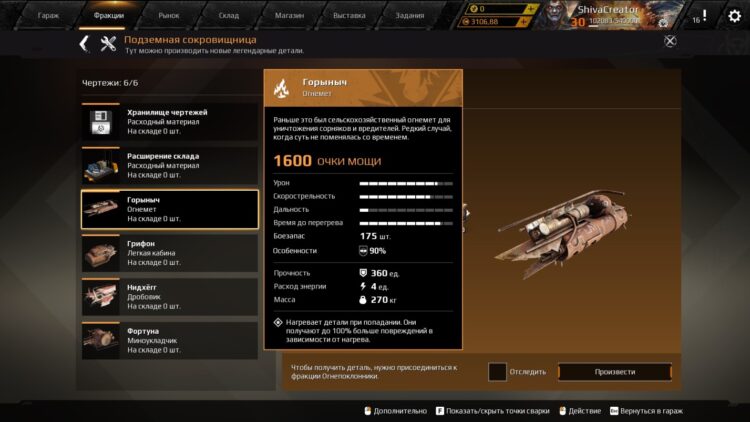The image size is (750, 422).
Task: Switch to the Фракции tab
Action: click(x=109, y=16)
